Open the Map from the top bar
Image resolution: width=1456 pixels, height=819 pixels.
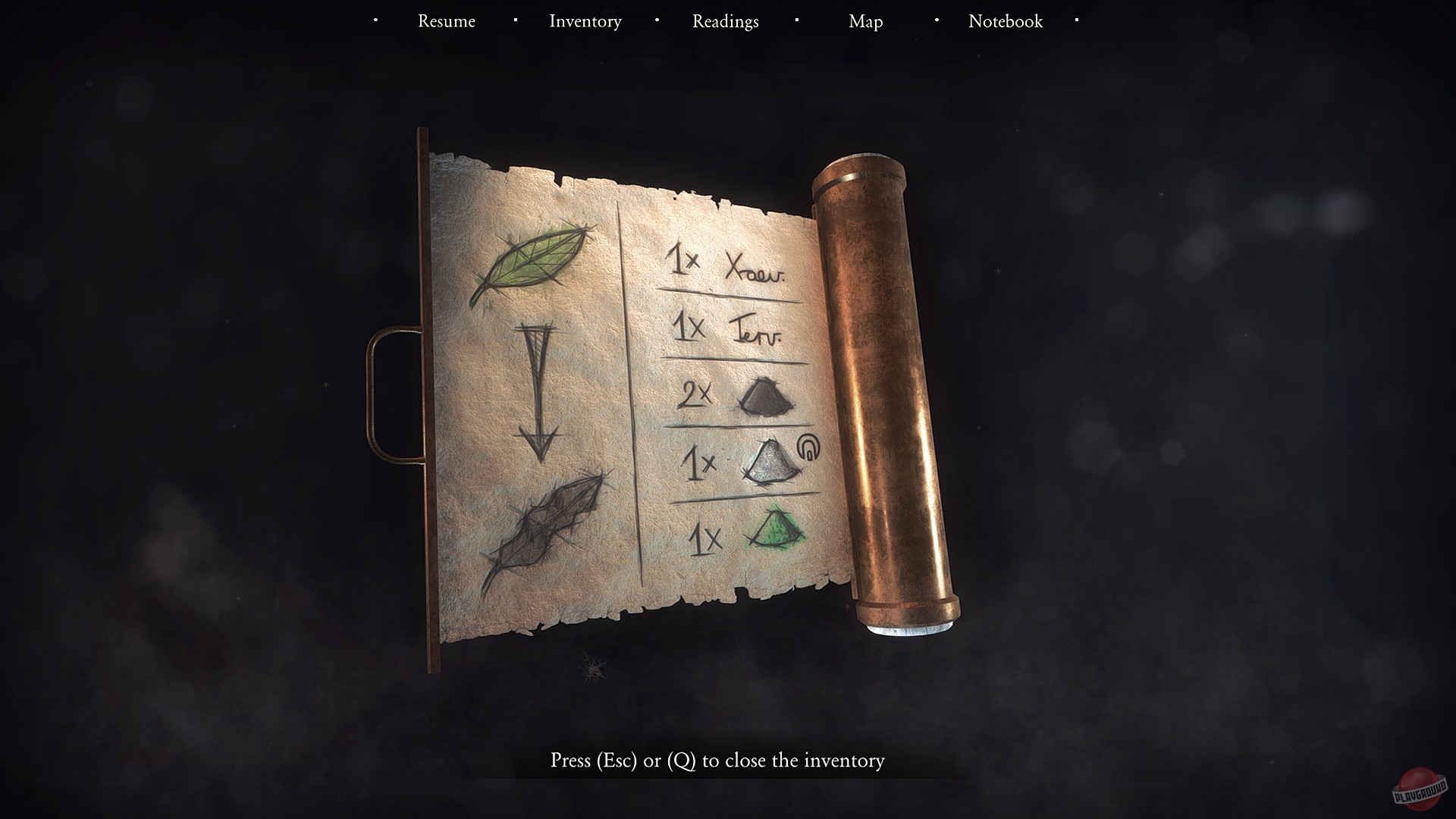864,21
